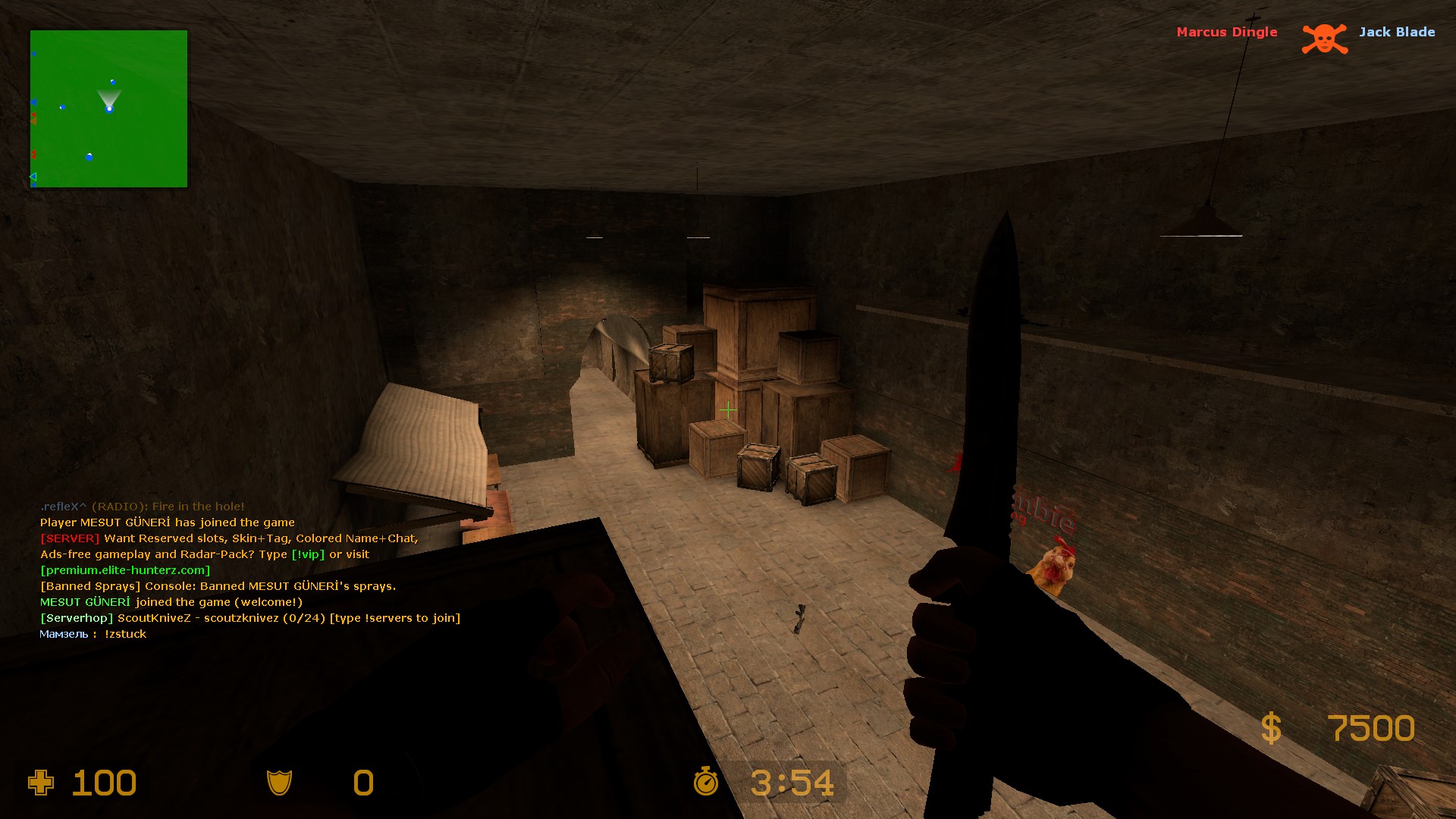Click the green radar minimap
1456x819 pixels.
[x=108, y=108]
